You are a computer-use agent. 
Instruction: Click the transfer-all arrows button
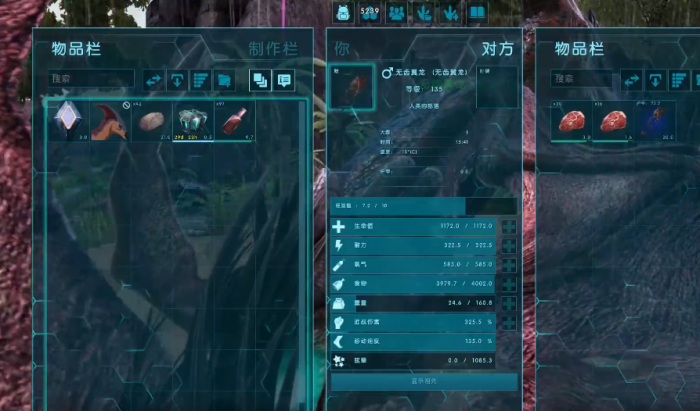154,80
